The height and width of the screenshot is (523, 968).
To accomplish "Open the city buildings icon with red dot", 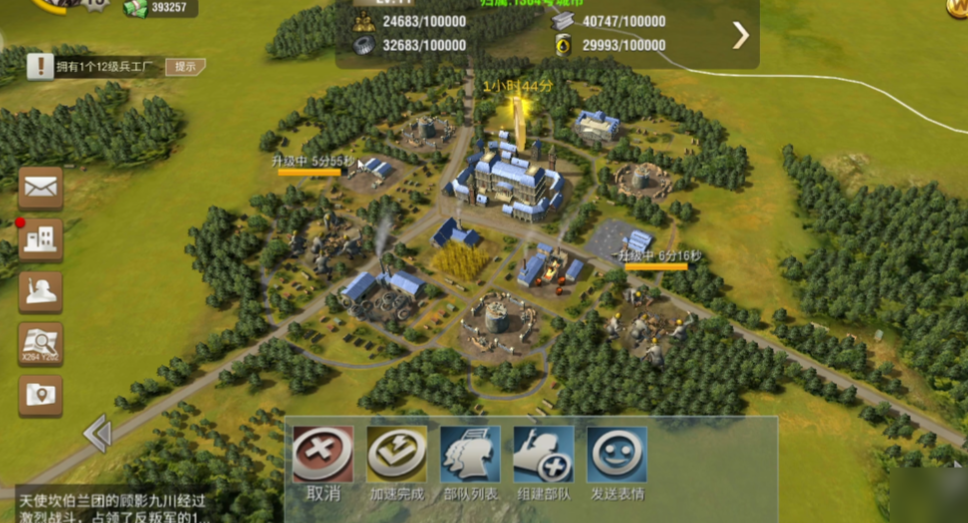I will (41, 239).
